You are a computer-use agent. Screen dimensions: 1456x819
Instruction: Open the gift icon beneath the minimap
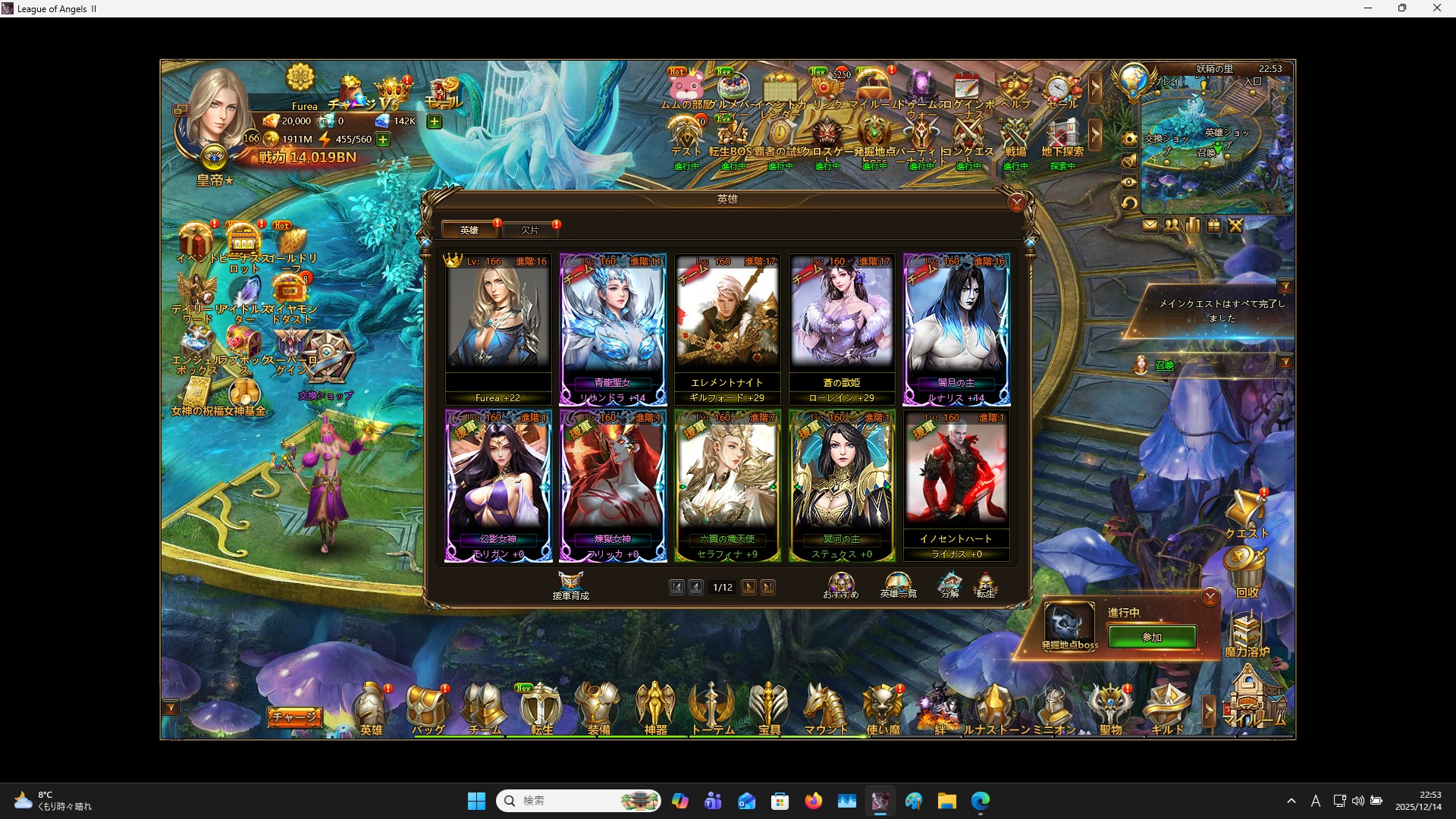(x=1214, y=225)
